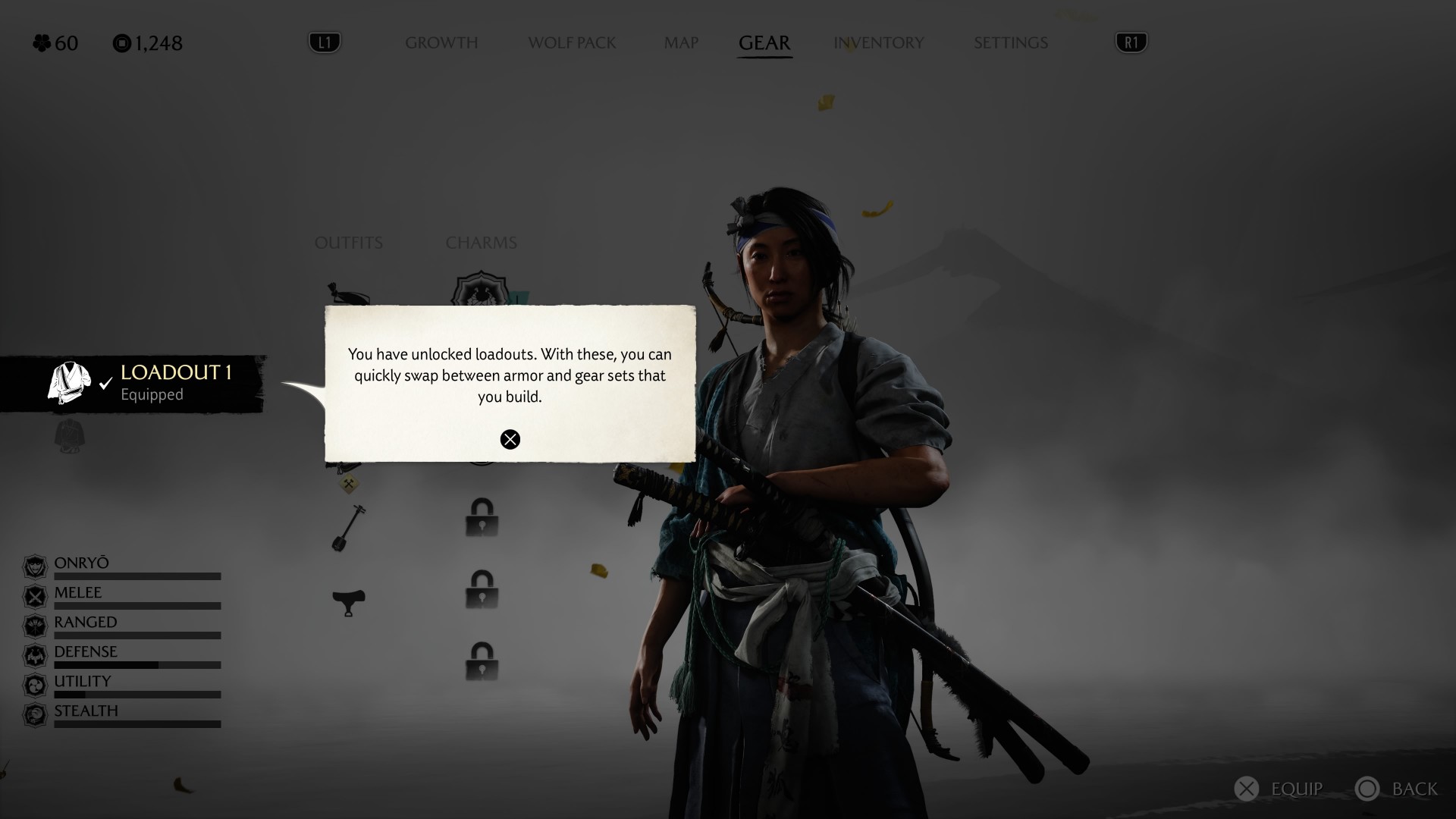Open the Inventory tab
This screenshot has width=1456, height=819.
coord(878,43)
